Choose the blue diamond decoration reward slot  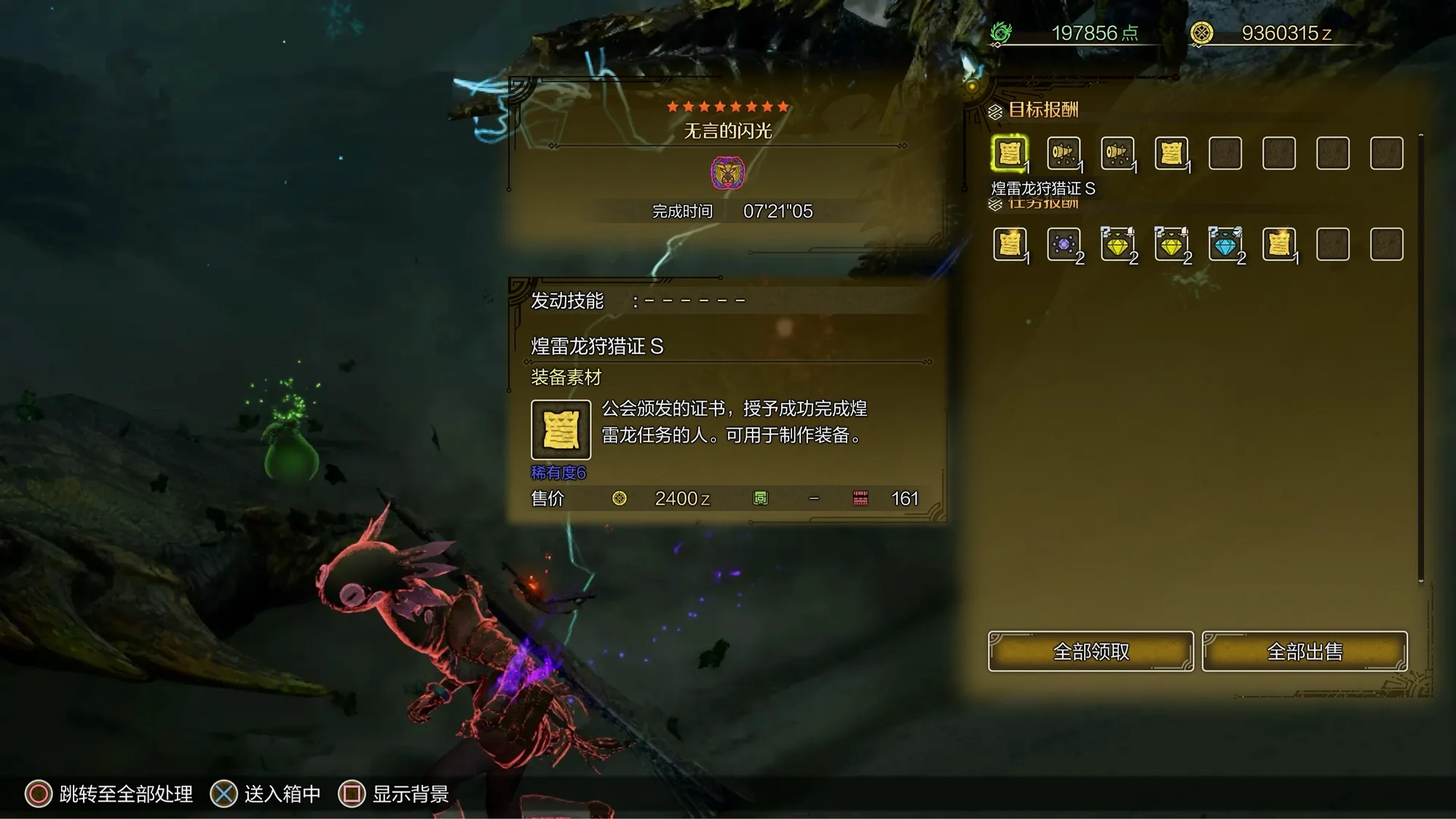(x=1225, y=245)
